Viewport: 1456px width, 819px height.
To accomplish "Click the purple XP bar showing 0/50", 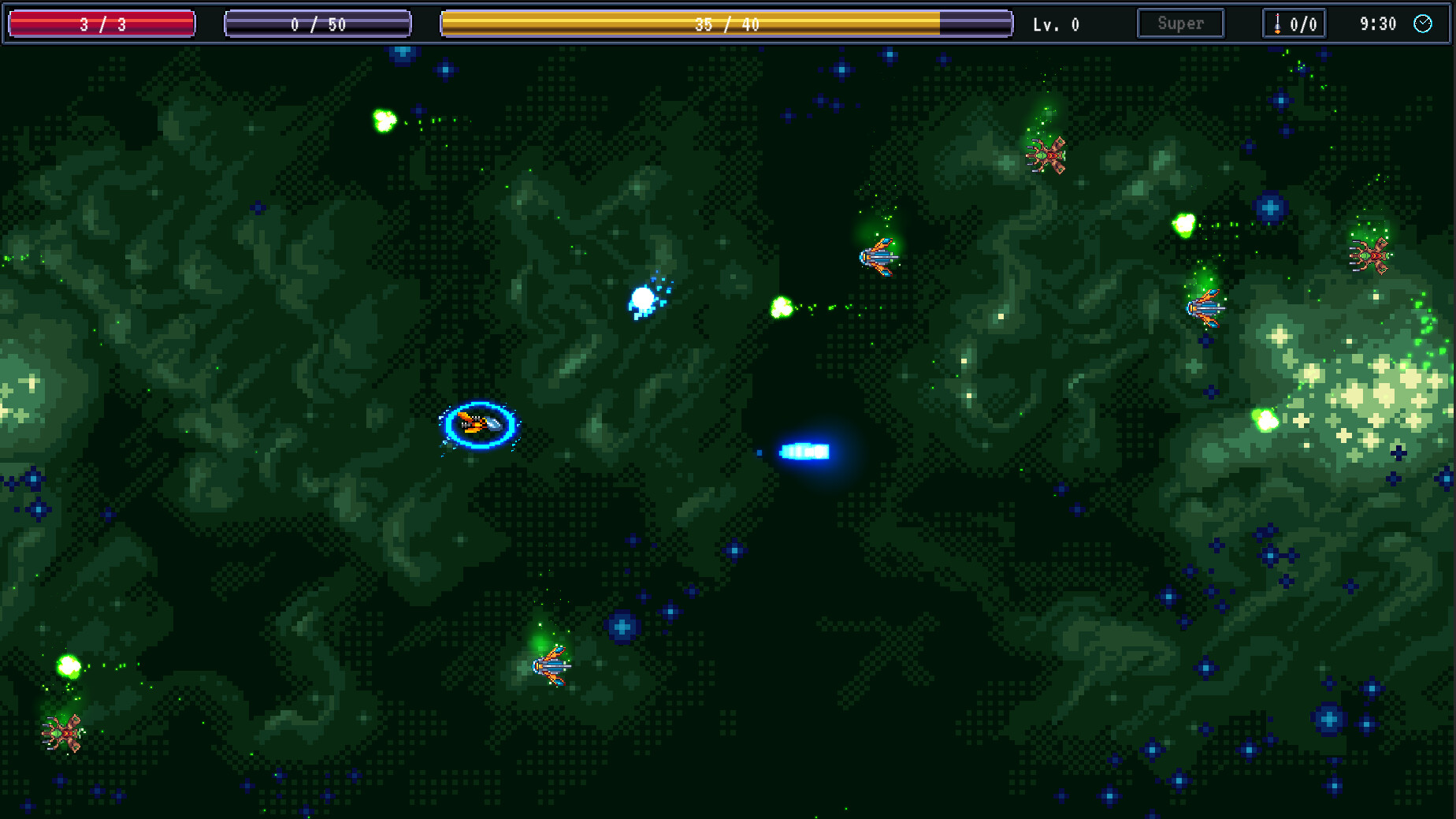I will click(318, 24).
